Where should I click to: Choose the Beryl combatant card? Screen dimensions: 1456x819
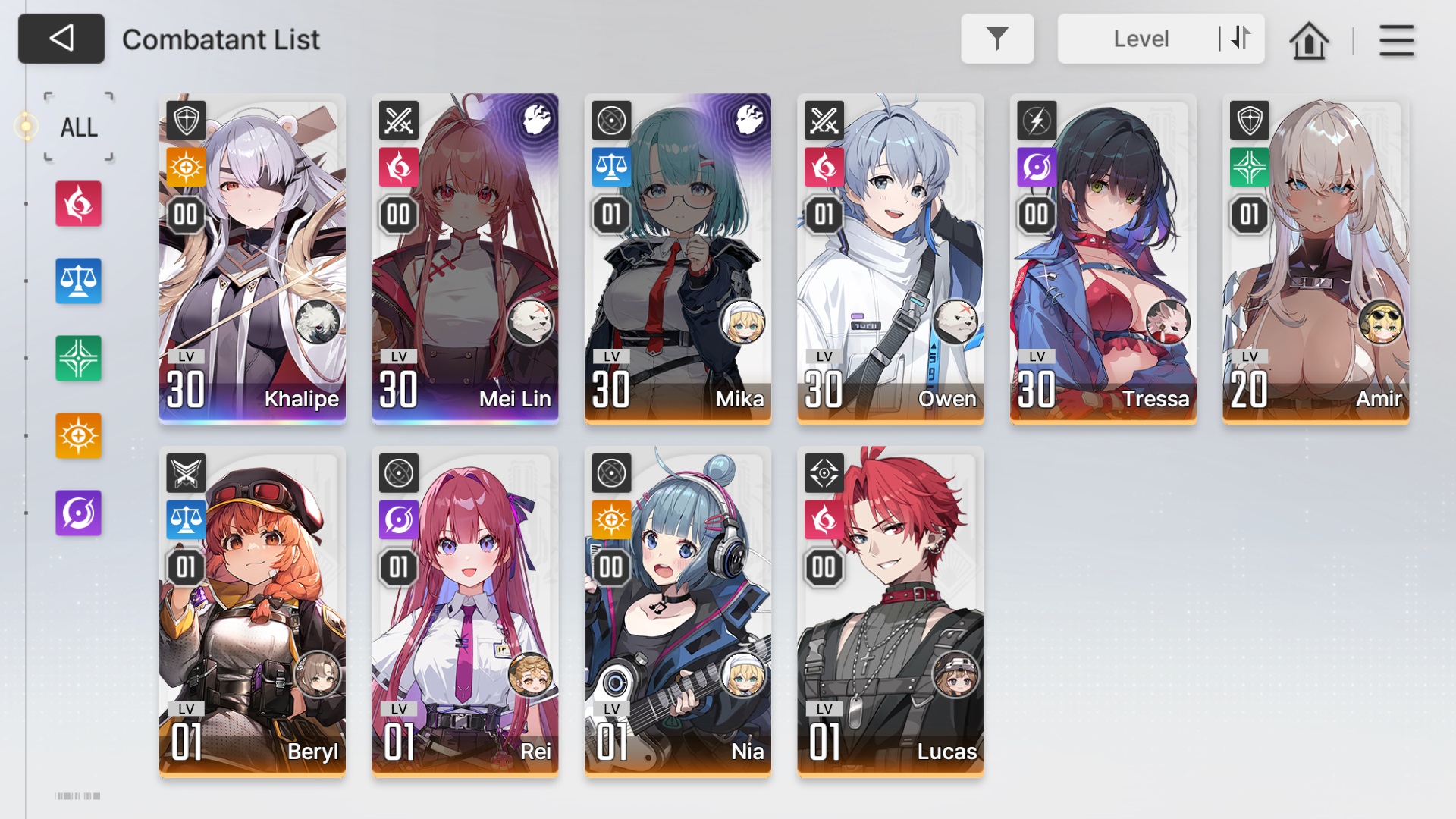253,611
